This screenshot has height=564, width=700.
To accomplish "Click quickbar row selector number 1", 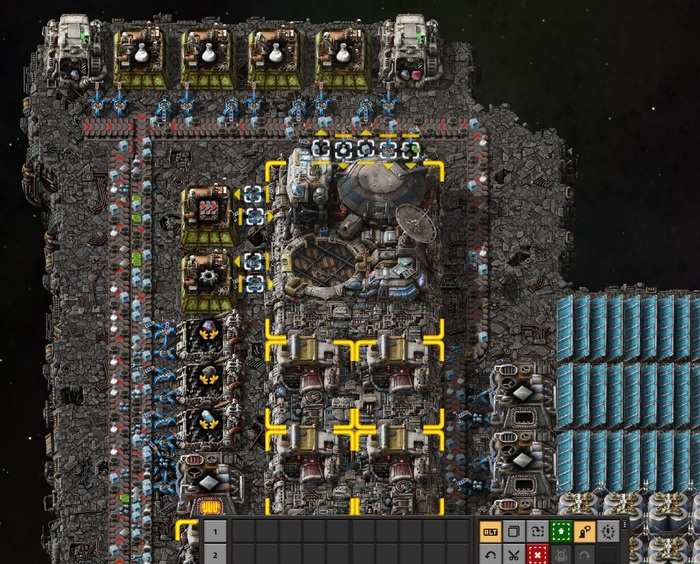I will [214, 531].
